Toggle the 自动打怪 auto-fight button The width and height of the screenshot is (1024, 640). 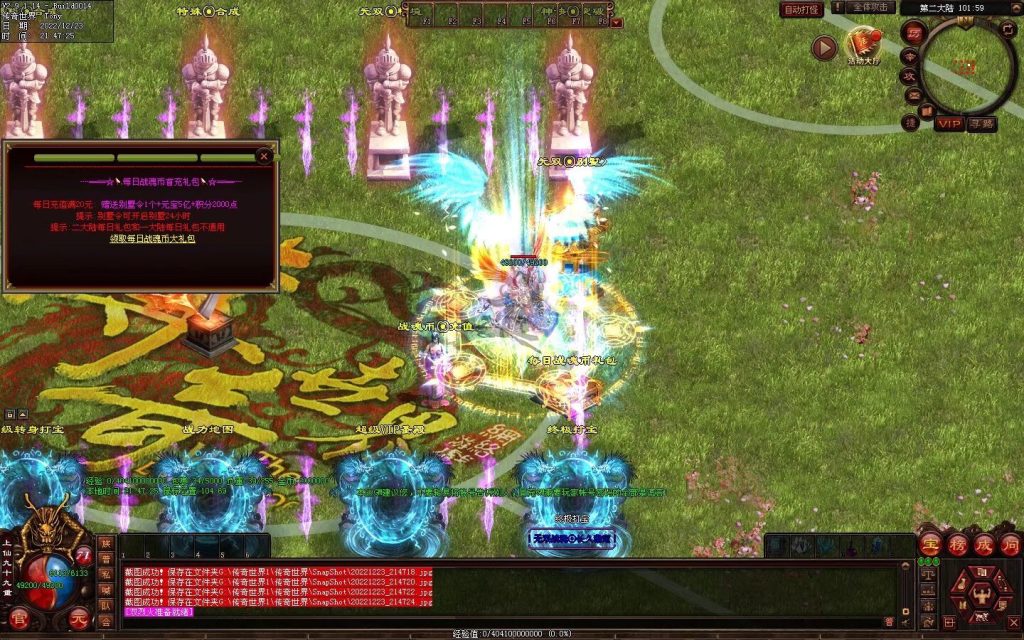[x=801, y=9]
